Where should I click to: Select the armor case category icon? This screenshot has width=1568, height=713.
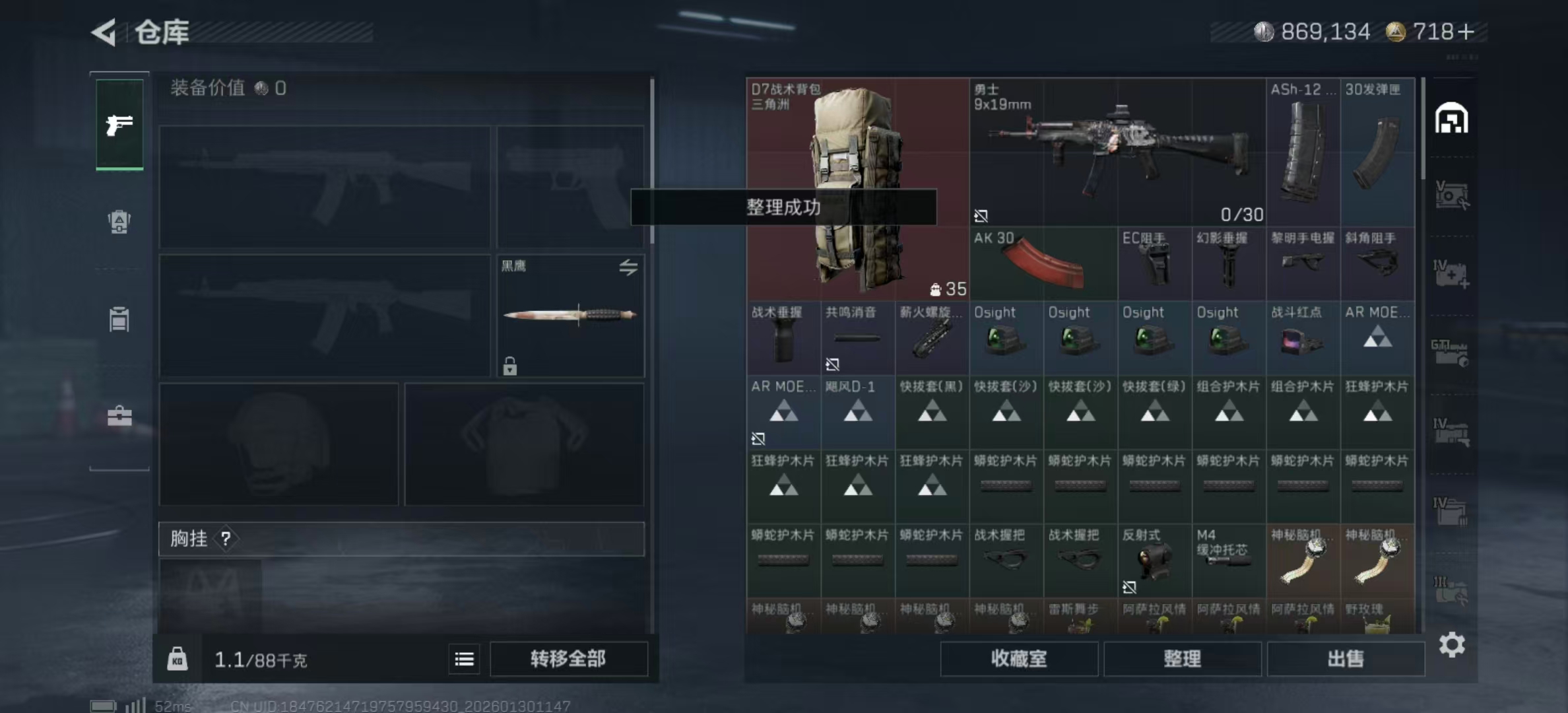click(119, 319)
